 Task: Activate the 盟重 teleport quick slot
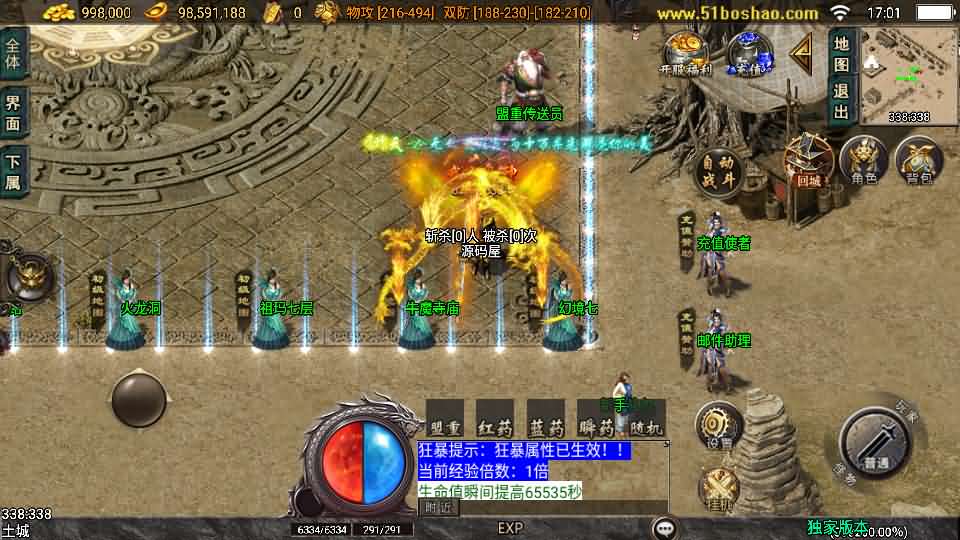click(x=445, y=417)
